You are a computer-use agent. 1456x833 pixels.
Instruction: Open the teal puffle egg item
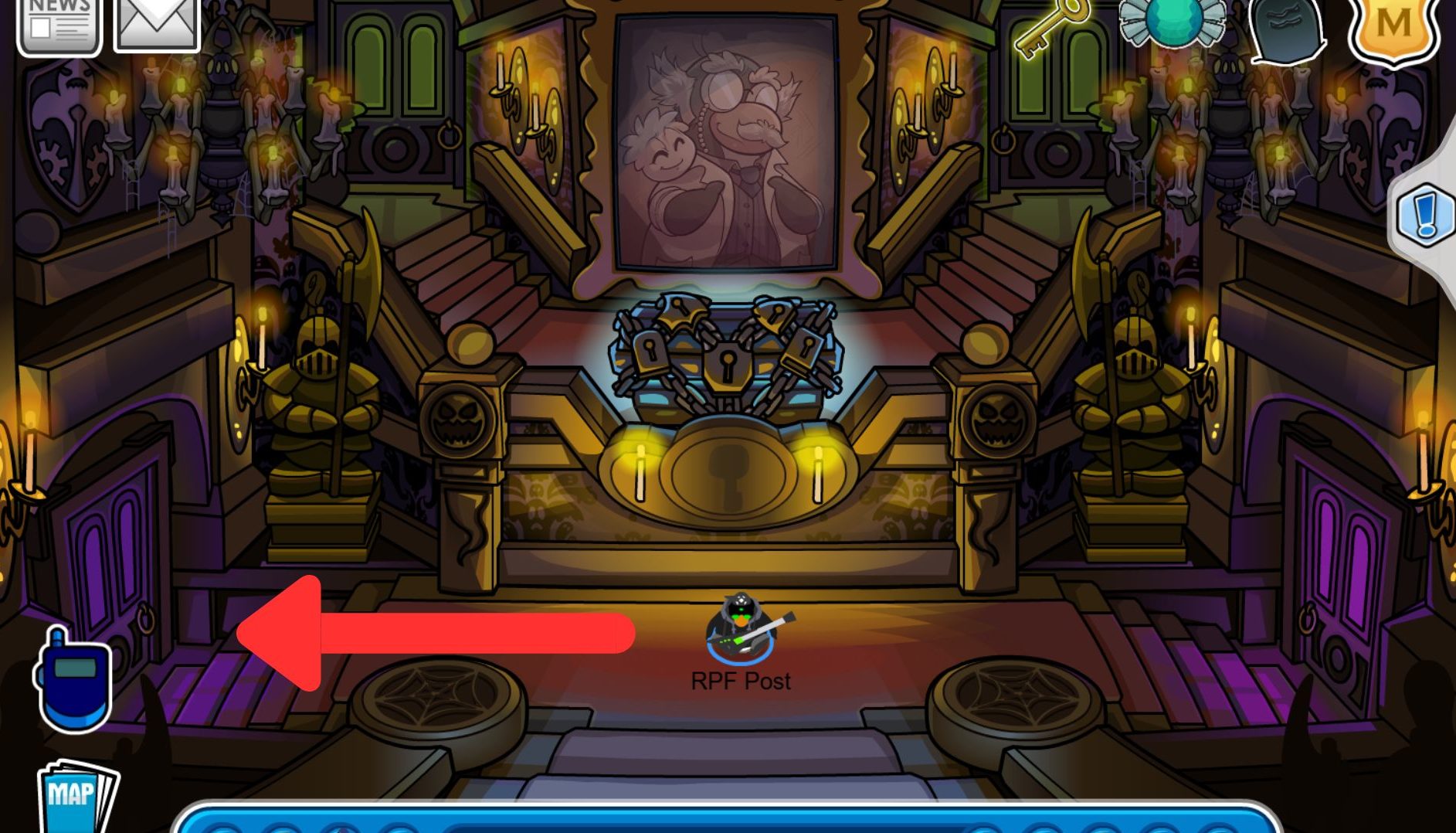(1174, 23)
